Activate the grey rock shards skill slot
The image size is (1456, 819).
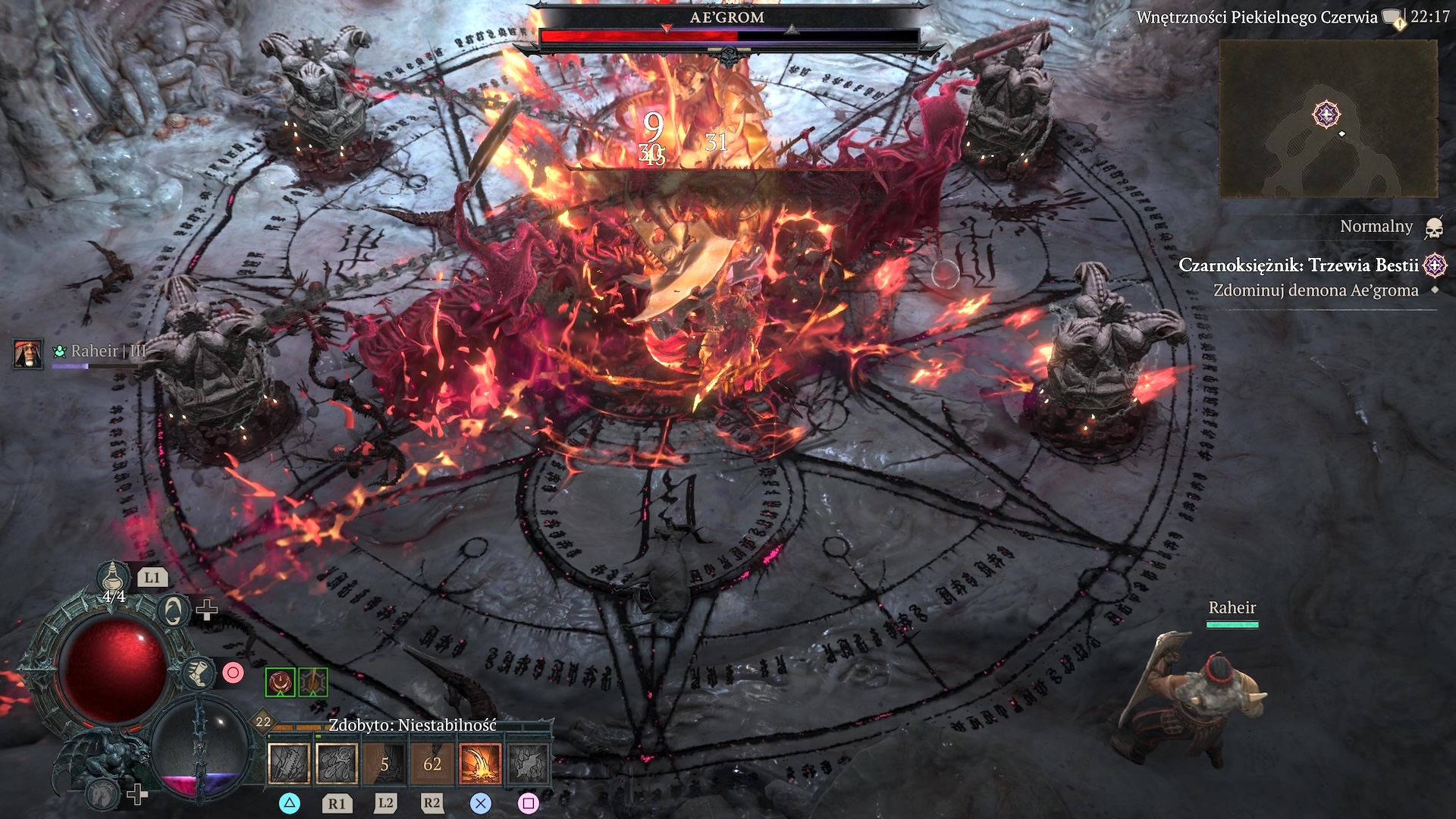coord(528,763)
